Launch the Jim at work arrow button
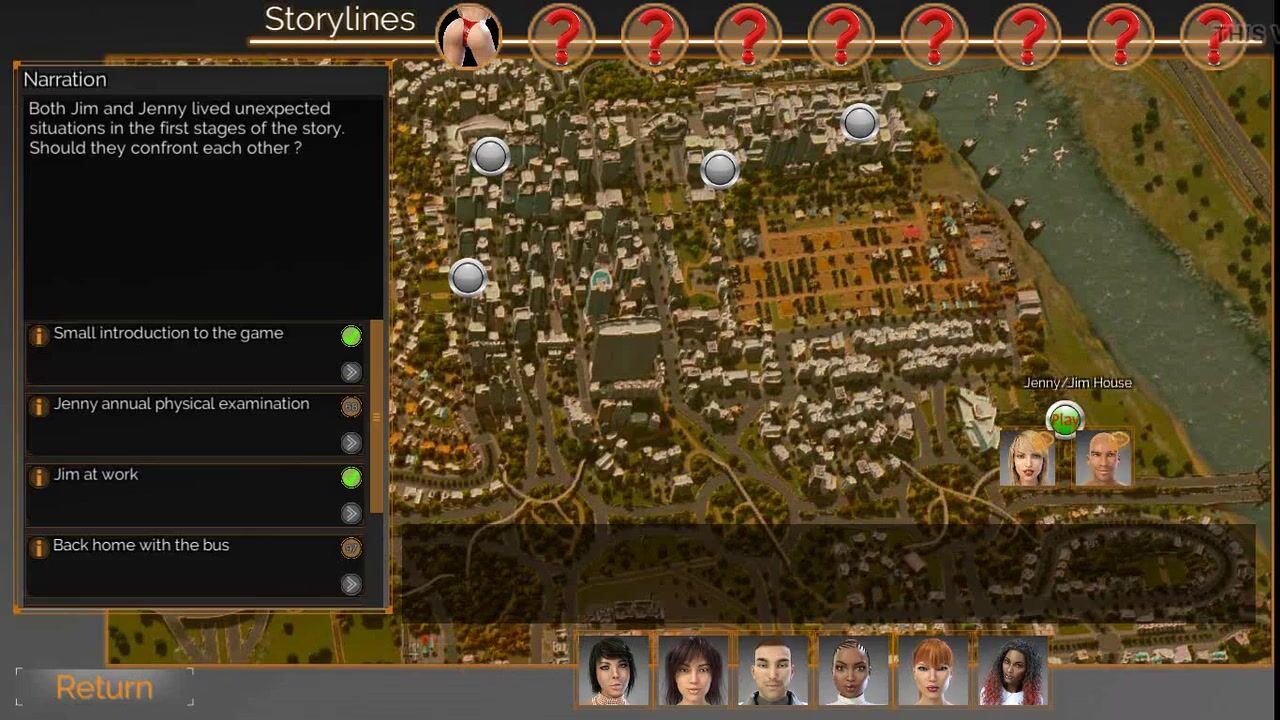Screen dimensions: 1280x720 click(x=351, y=513)
